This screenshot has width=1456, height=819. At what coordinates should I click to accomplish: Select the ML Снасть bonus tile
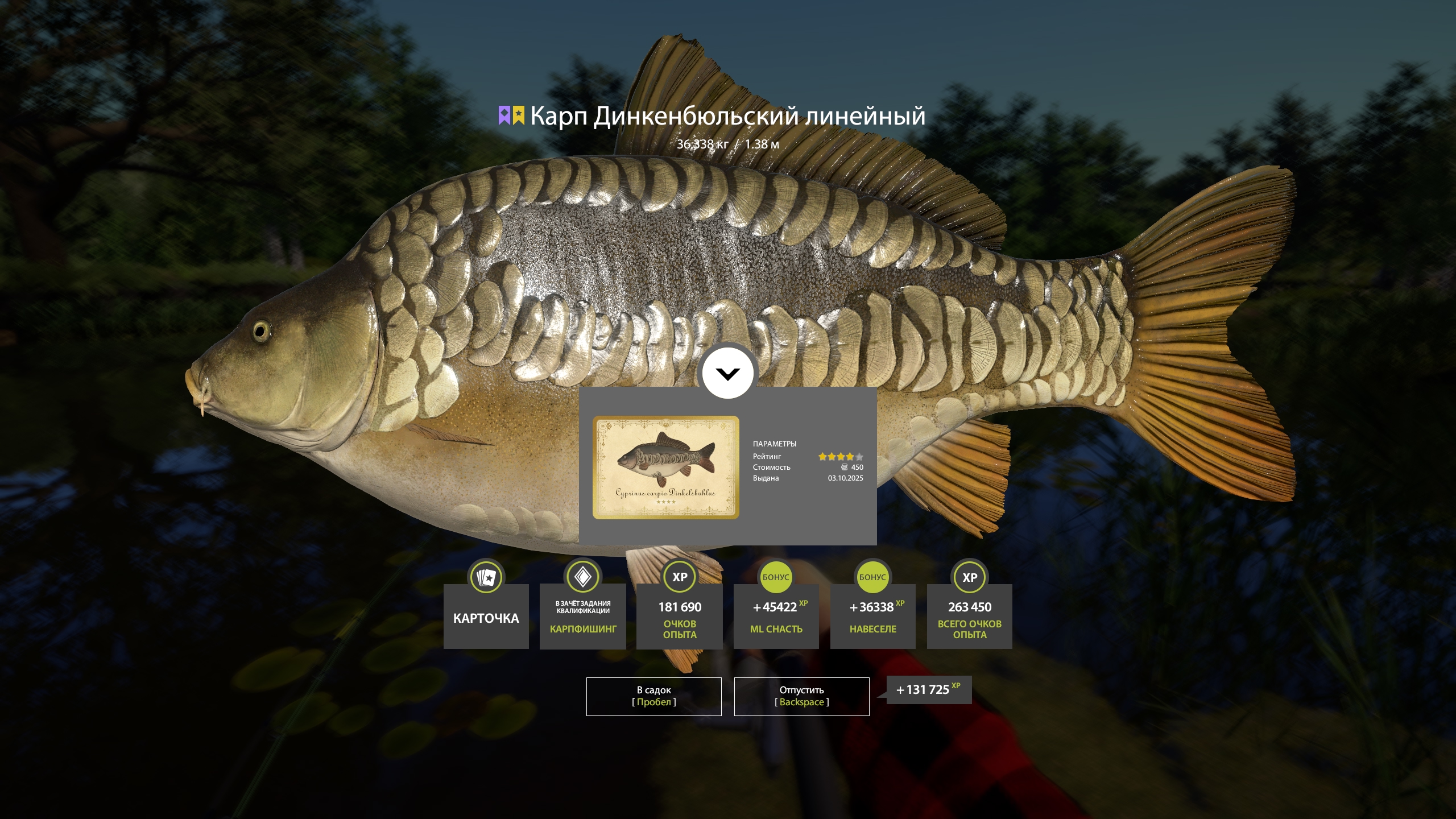776,617
